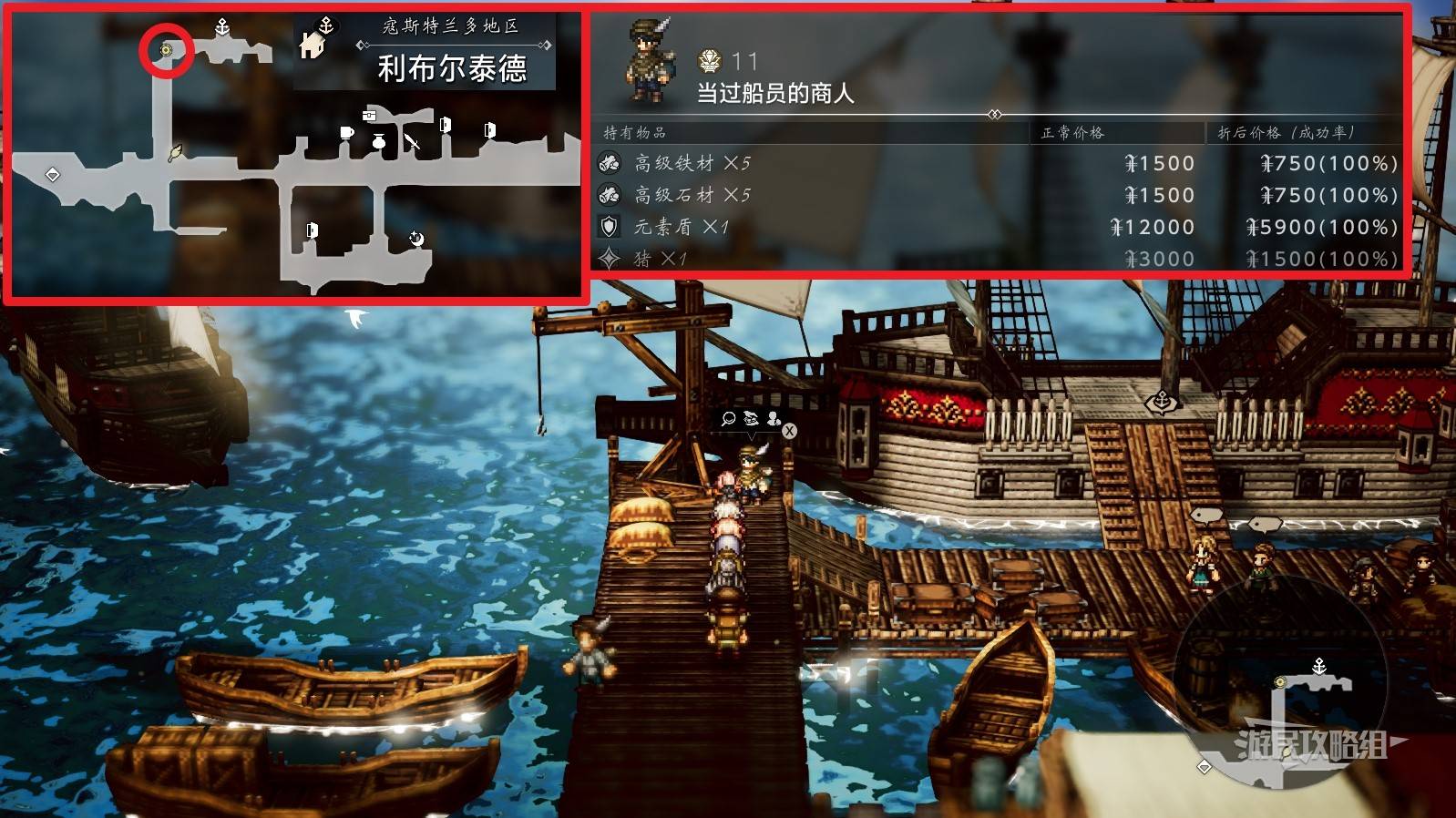Click the sword weapon shop map marker
The height and width of the screenshot is (818, 1456).
pos(413,142)
